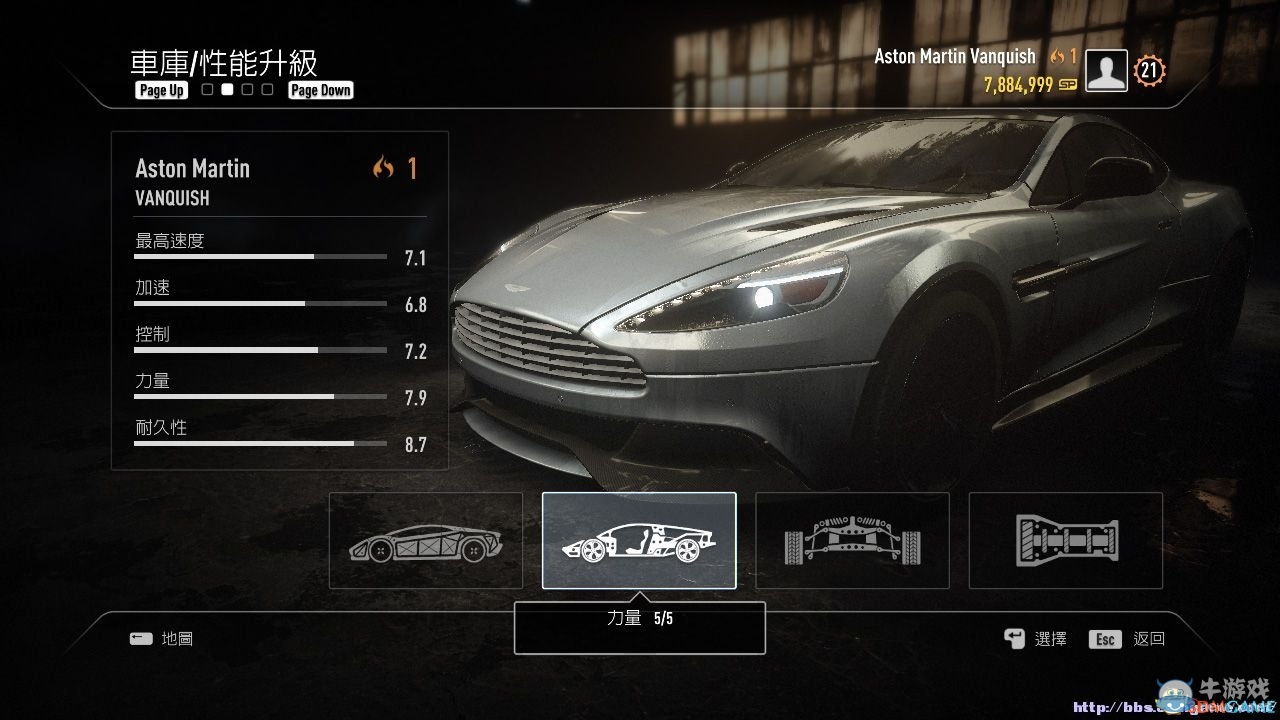1280x720 pixels.
Task: Click the Esc return key icon
Action: [1104, 638]
